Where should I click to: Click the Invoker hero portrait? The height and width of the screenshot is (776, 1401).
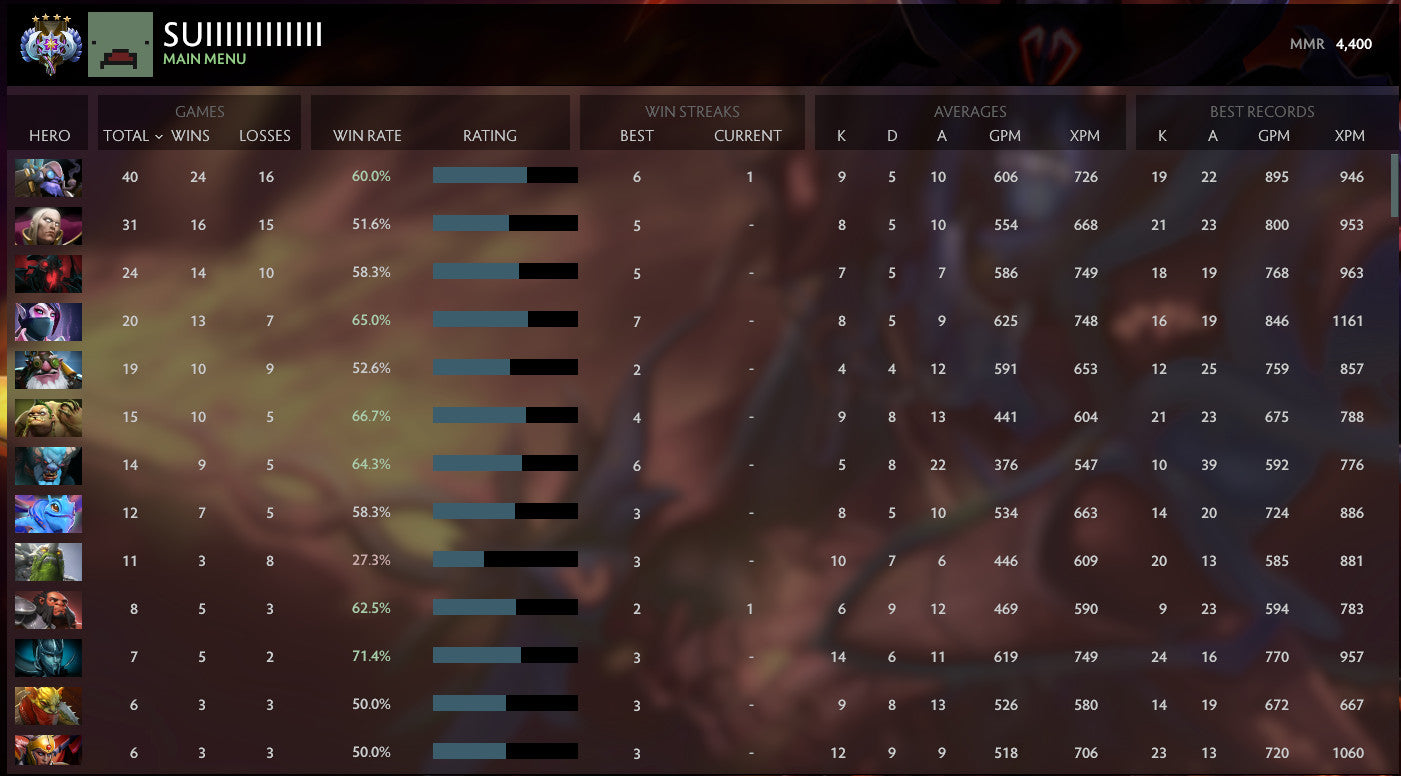click(x=48, y=225)
